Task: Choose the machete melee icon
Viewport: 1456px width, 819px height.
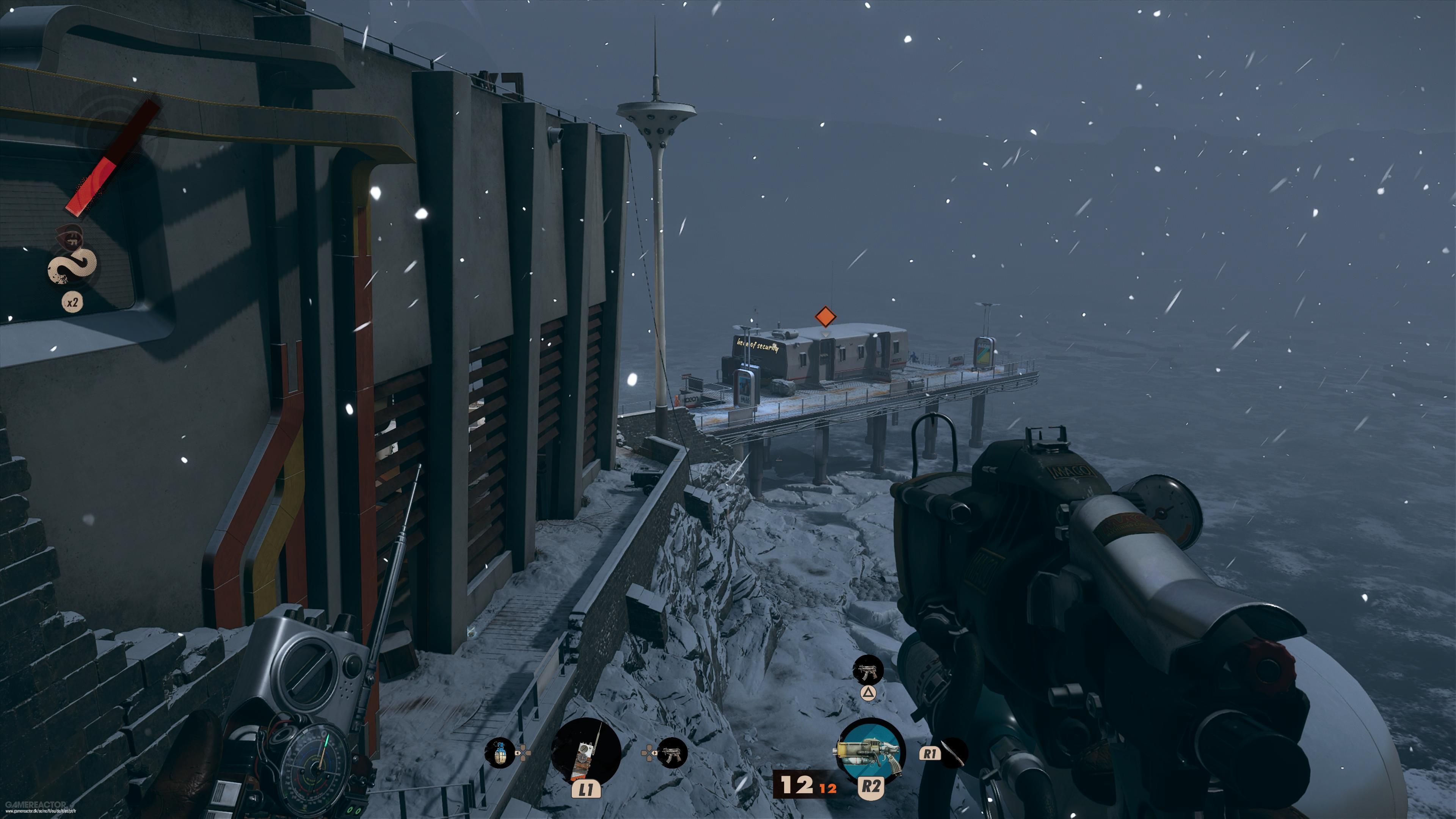Action: [954, 753]
